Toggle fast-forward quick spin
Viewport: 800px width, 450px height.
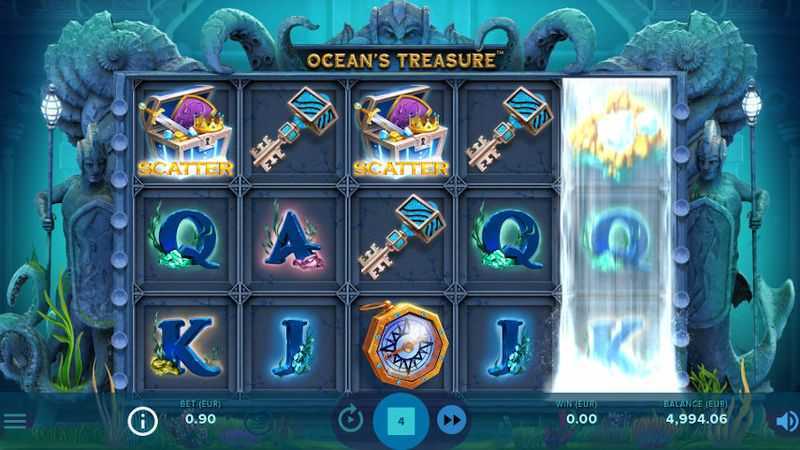pyautogui.click(x=452, y=421)
